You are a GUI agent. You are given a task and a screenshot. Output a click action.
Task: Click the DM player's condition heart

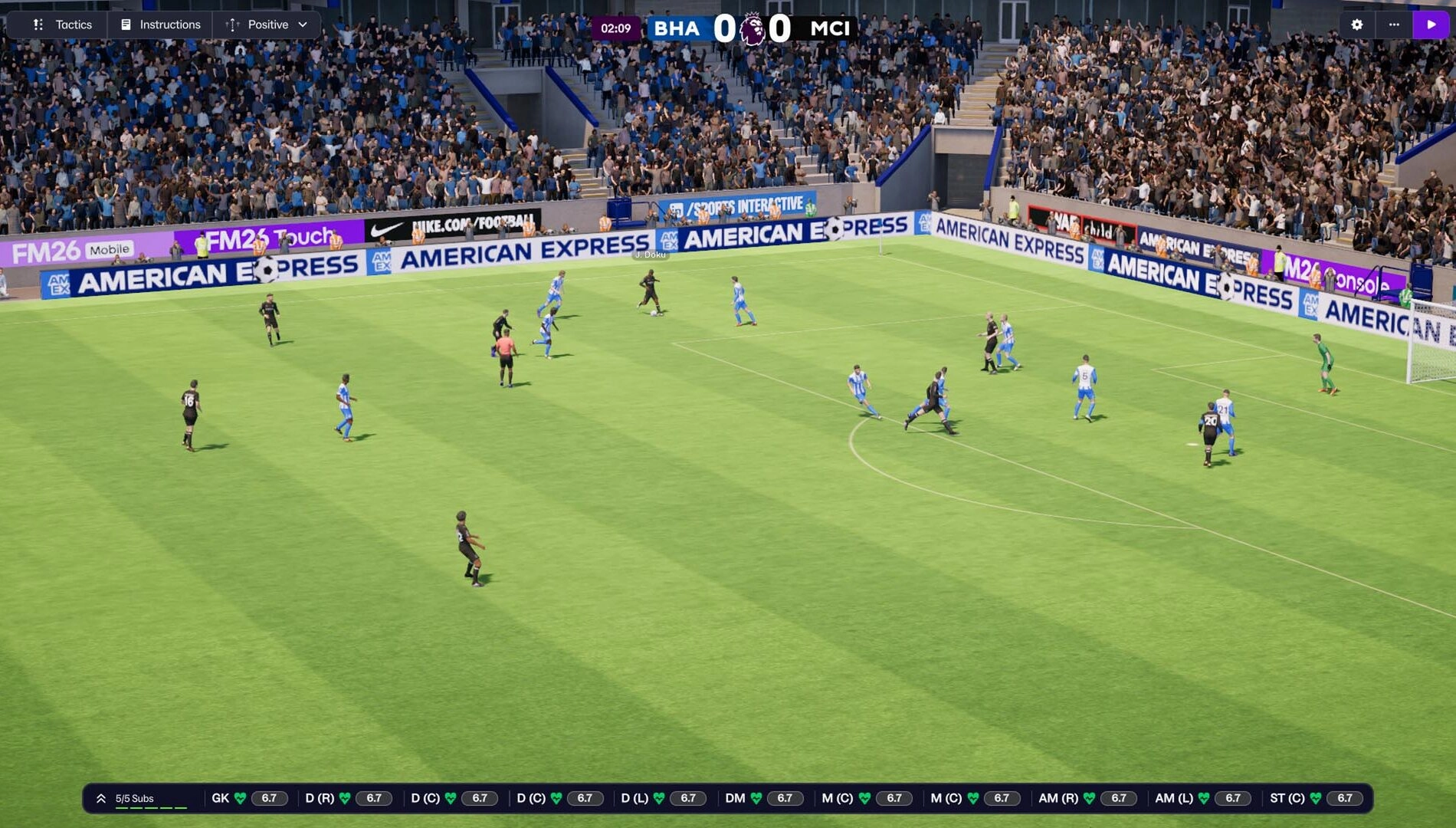coord(754,797)
